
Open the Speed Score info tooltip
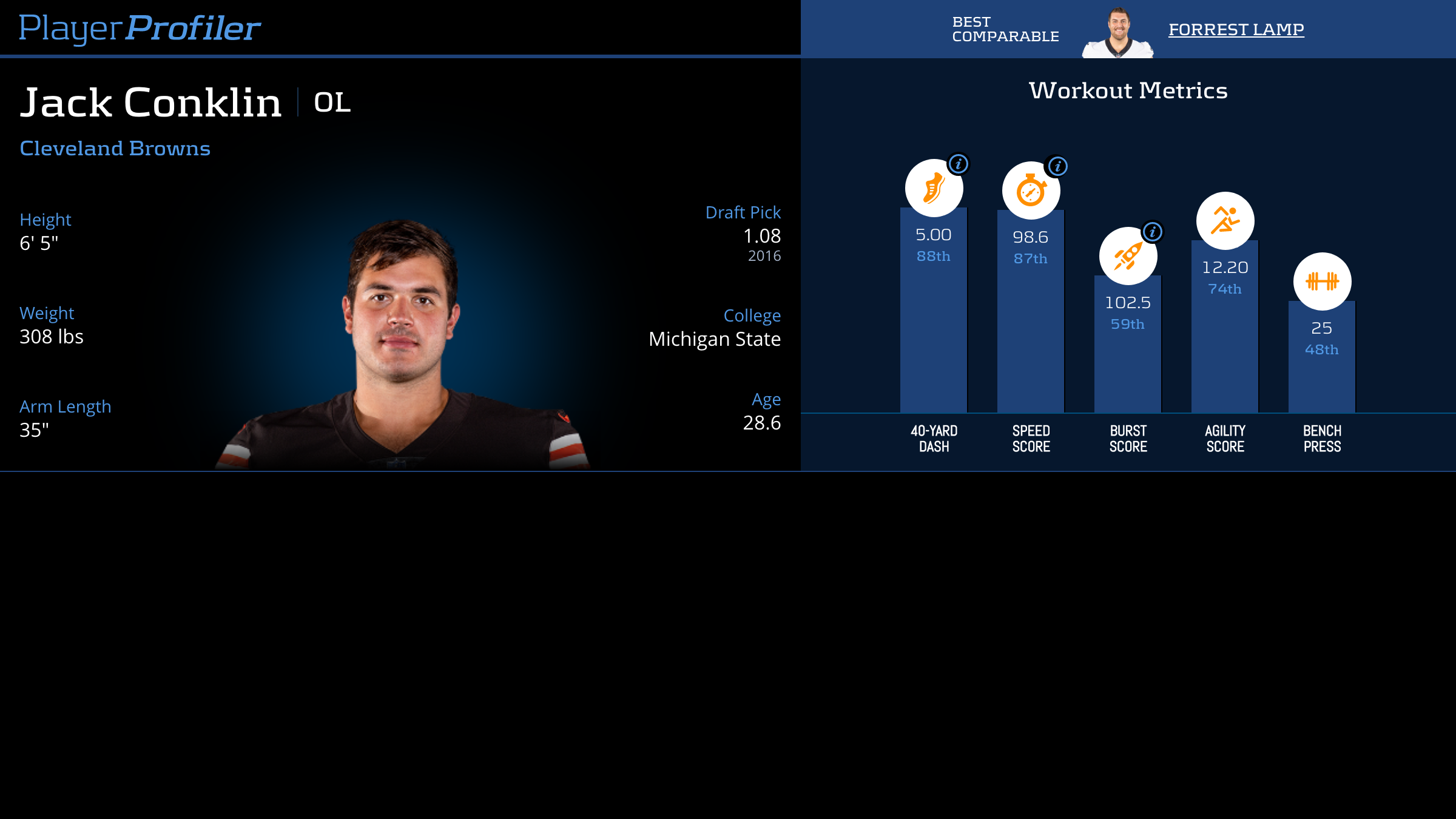click(x=1057, y=166)
